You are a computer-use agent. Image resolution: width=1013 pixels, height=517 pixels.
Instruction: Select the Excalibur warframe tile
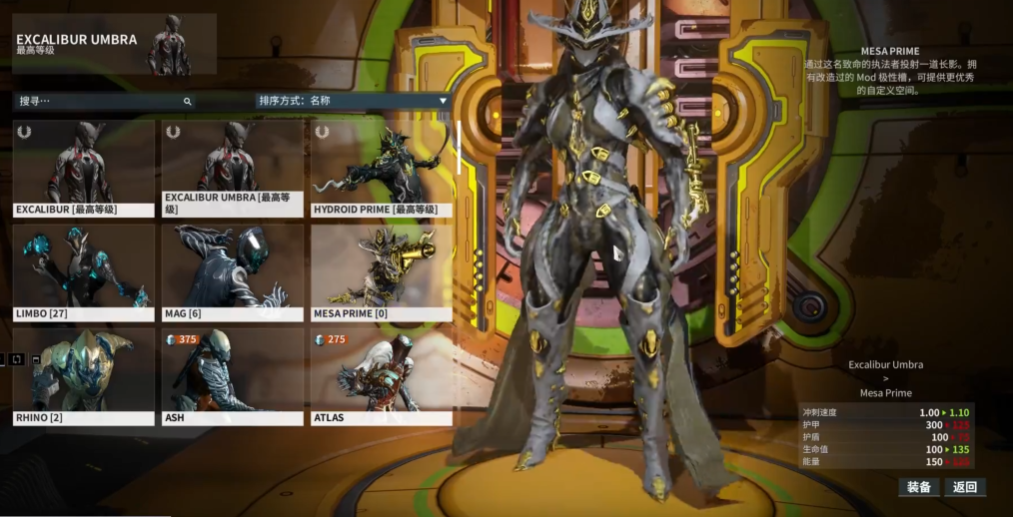[x=84, y=168]
